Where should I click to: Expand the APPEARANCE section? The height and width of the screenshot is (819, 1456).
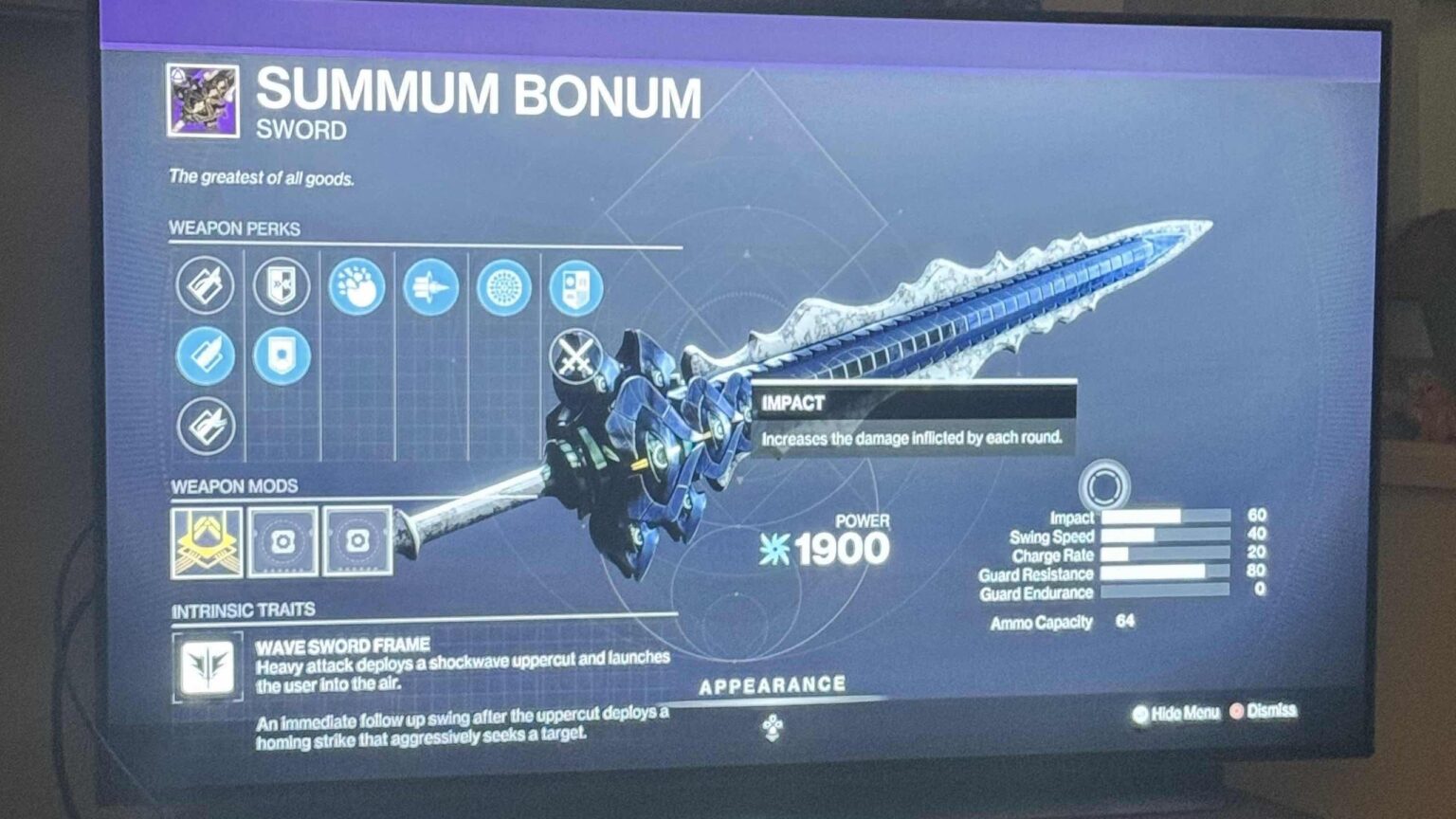pos(773,682)
